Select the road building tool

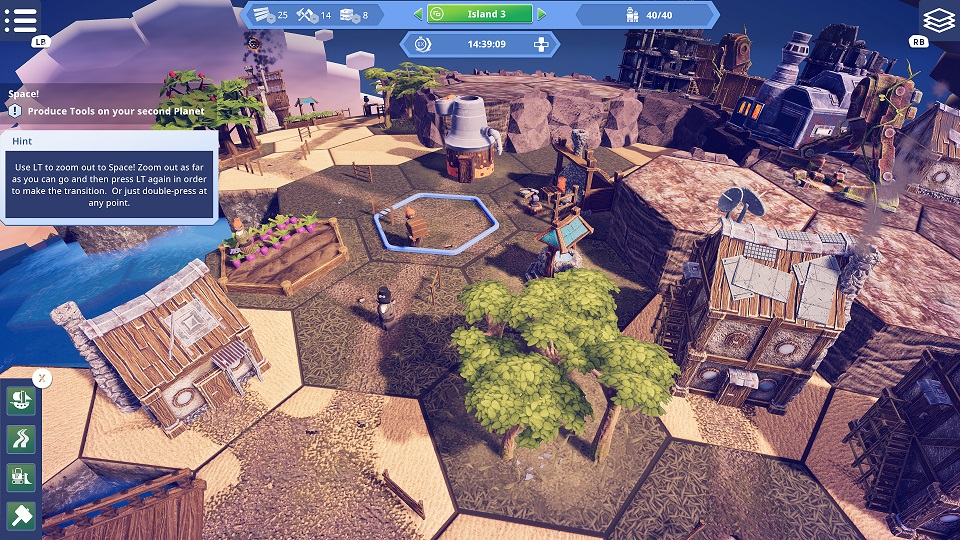tap(21, 439)
